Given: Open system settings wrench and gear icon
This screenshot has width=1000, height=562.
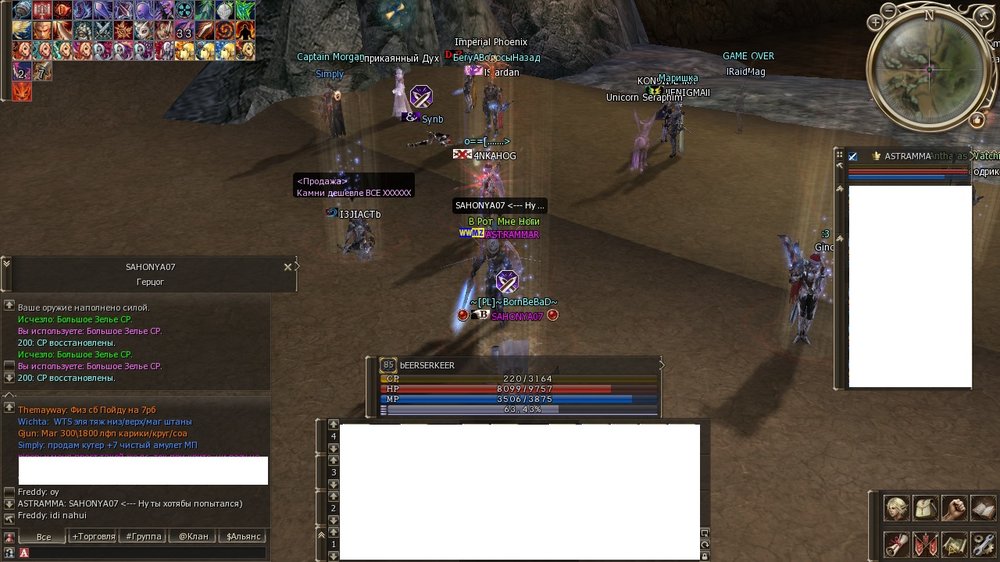Looking at the screenshot, I should 983,545.
